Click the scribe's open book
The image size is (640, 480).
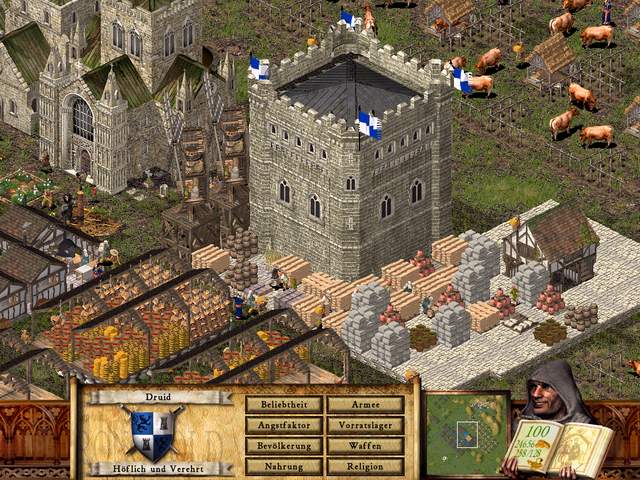click(558, 447)
